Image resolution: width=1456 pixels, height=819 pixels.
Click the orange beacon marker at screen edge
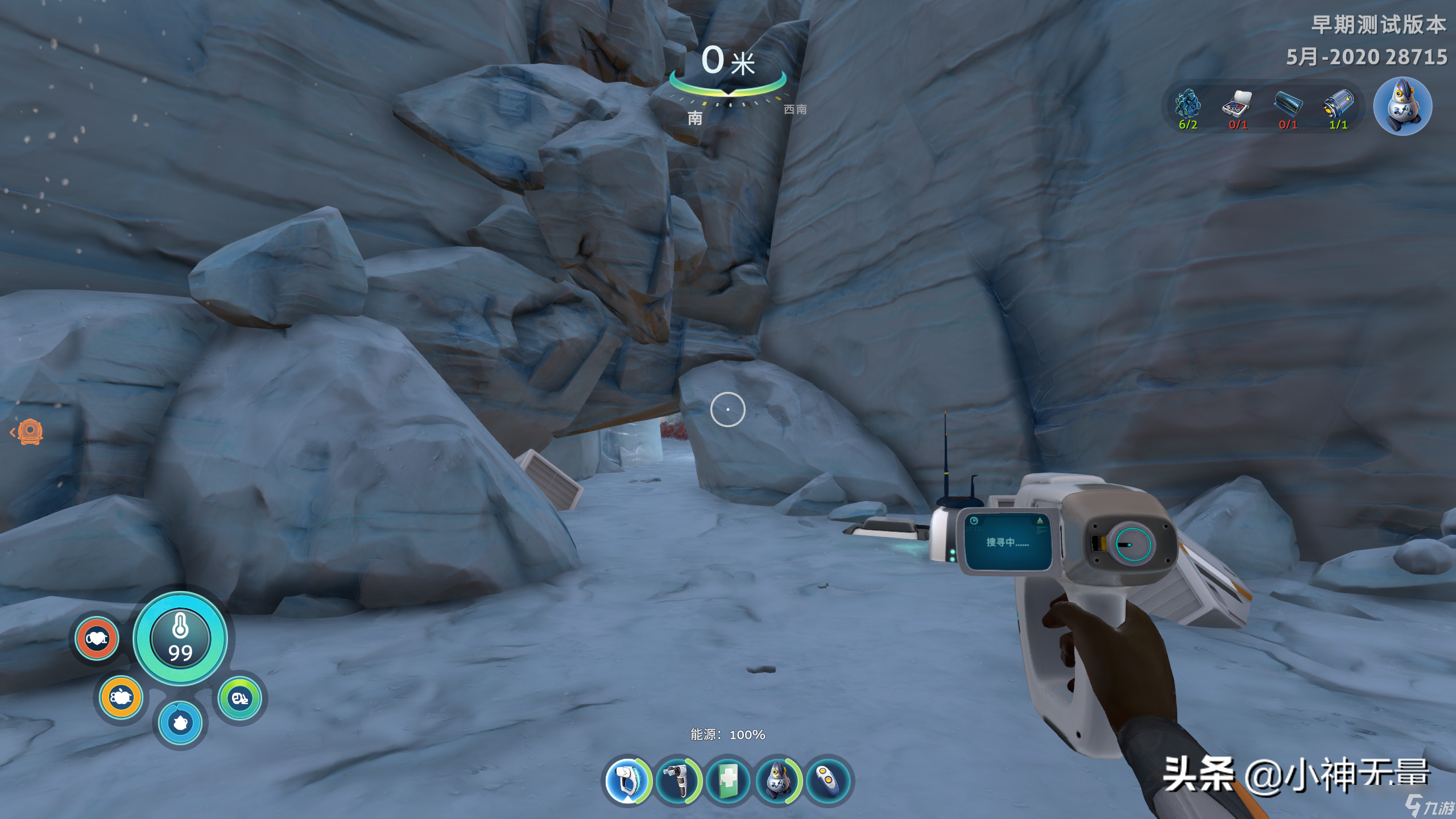(30, 432)
